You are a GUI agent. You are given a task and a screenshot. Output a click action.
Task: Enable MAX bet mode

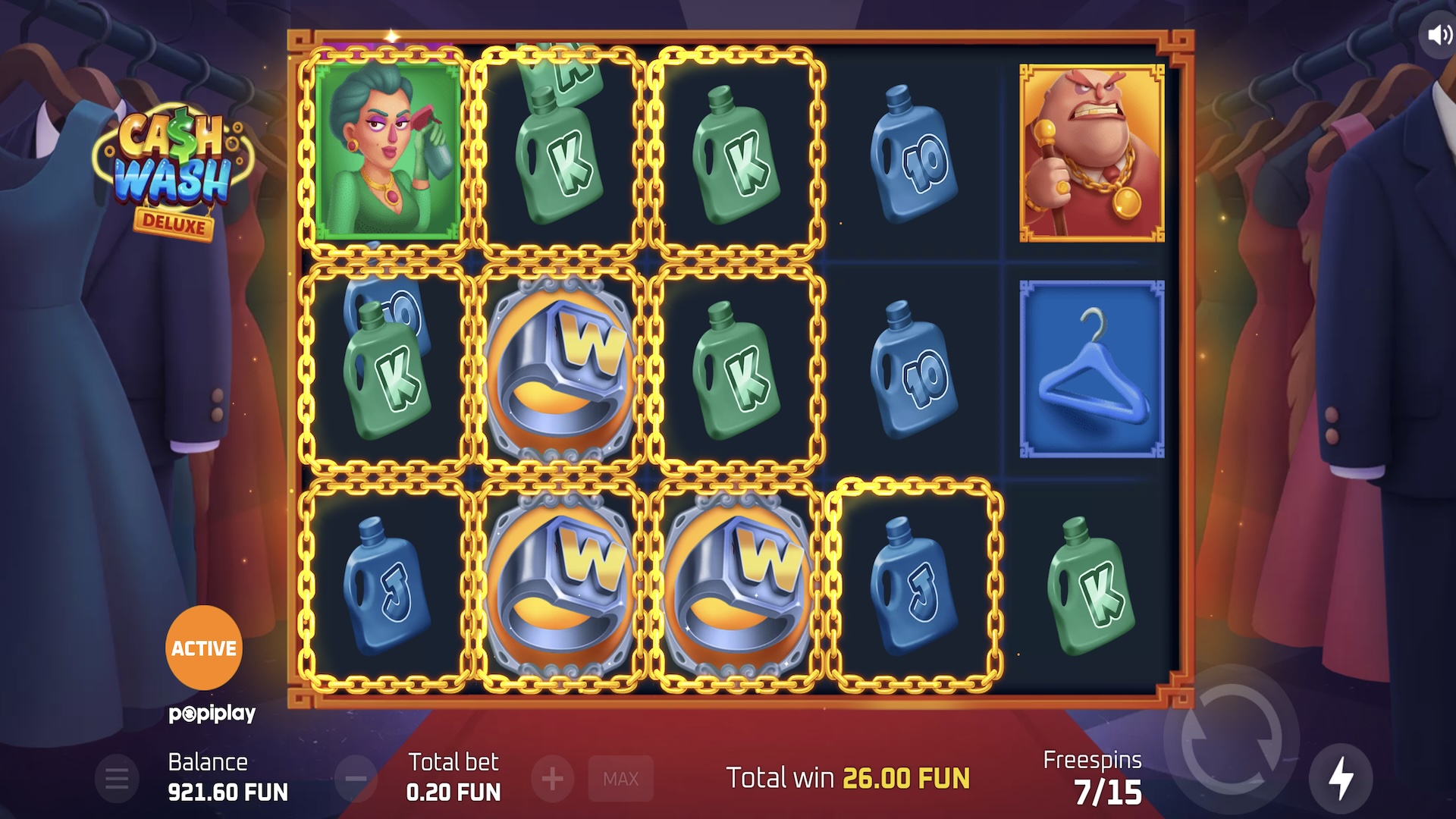click(620, 778)
